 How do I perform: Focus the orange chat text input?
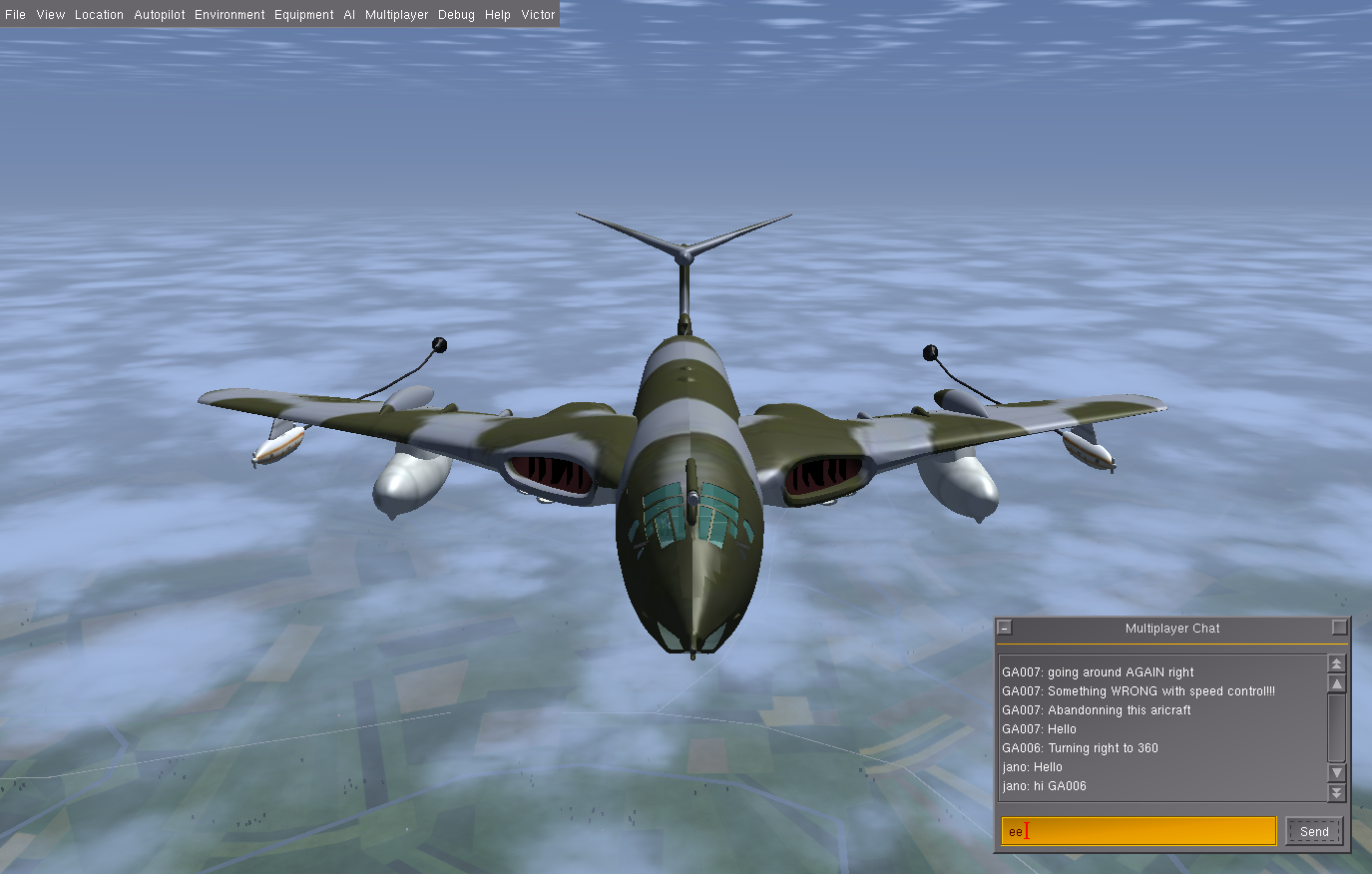pyautogui.click(x=1138, y=831)
